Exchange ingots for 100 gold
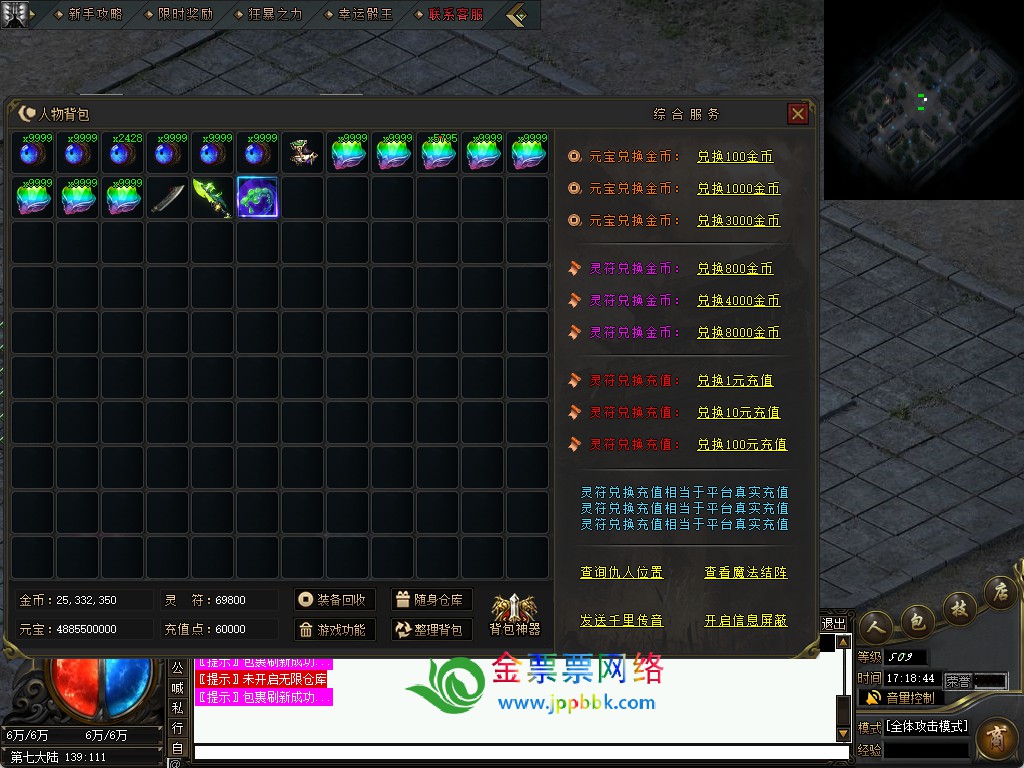1024x768 pixels. [x=735, y=157]
